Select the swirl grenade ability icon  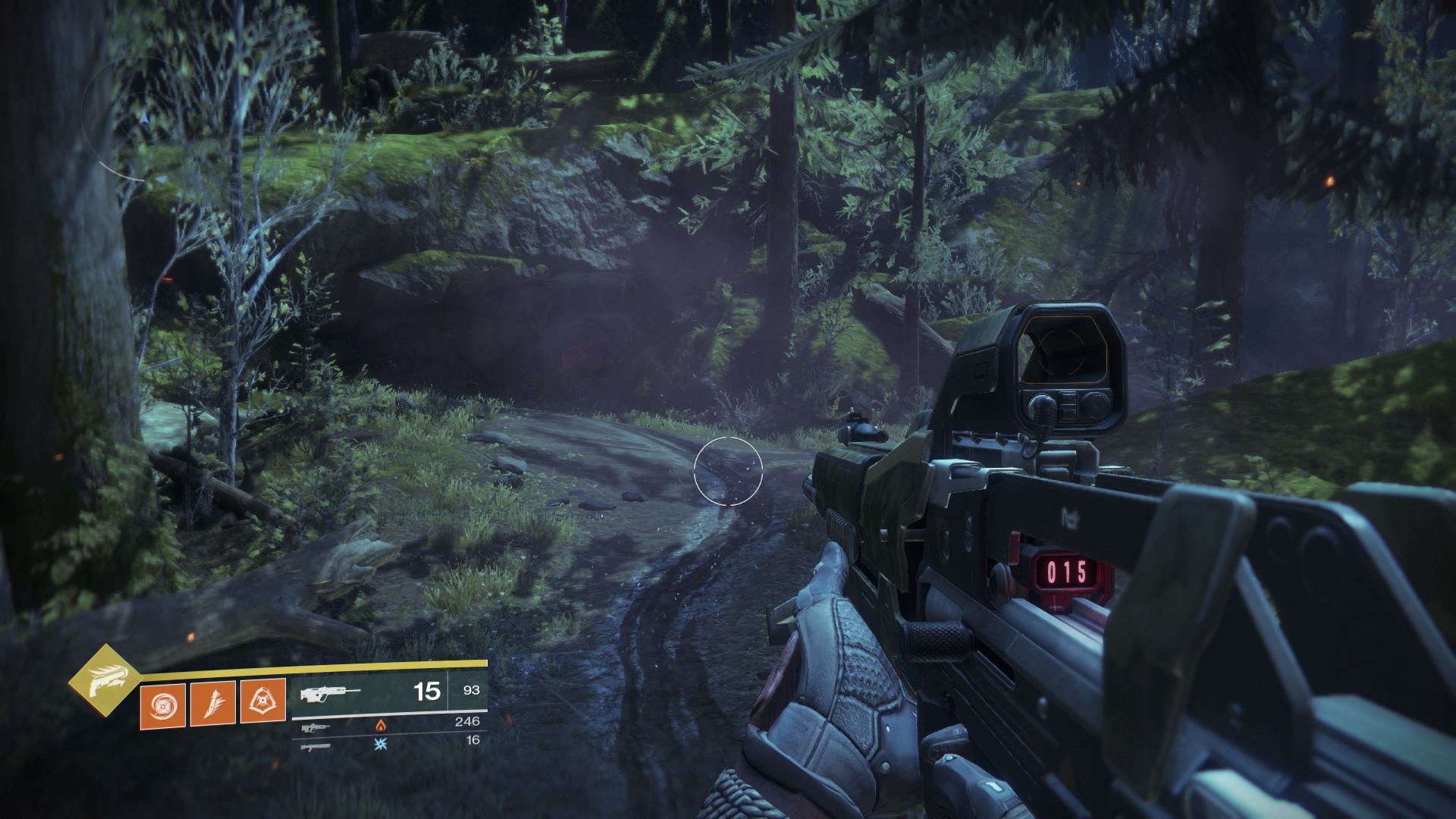click(x=162, y=704)
